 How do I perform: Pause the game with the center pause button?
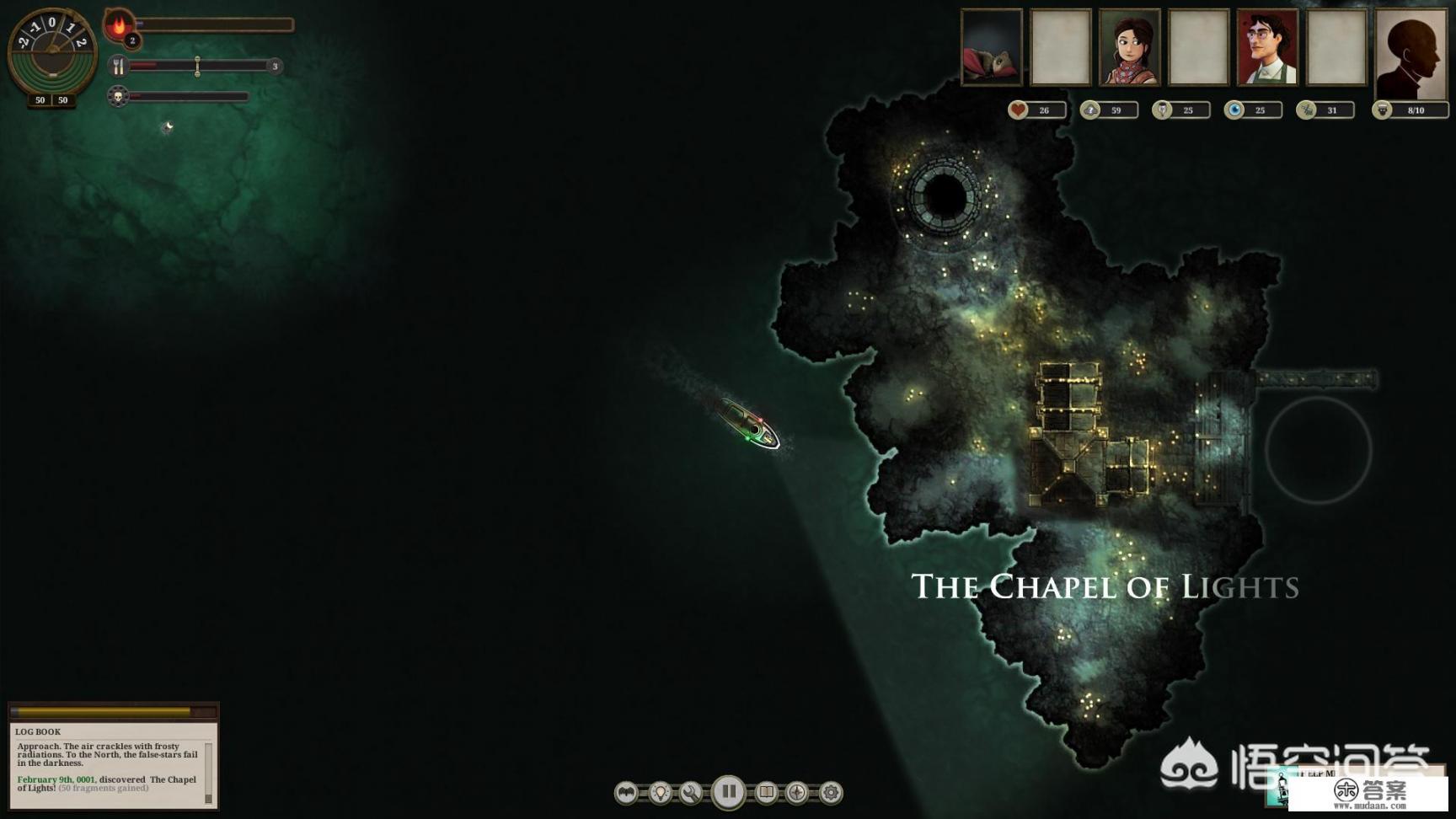tap(728, 791)
